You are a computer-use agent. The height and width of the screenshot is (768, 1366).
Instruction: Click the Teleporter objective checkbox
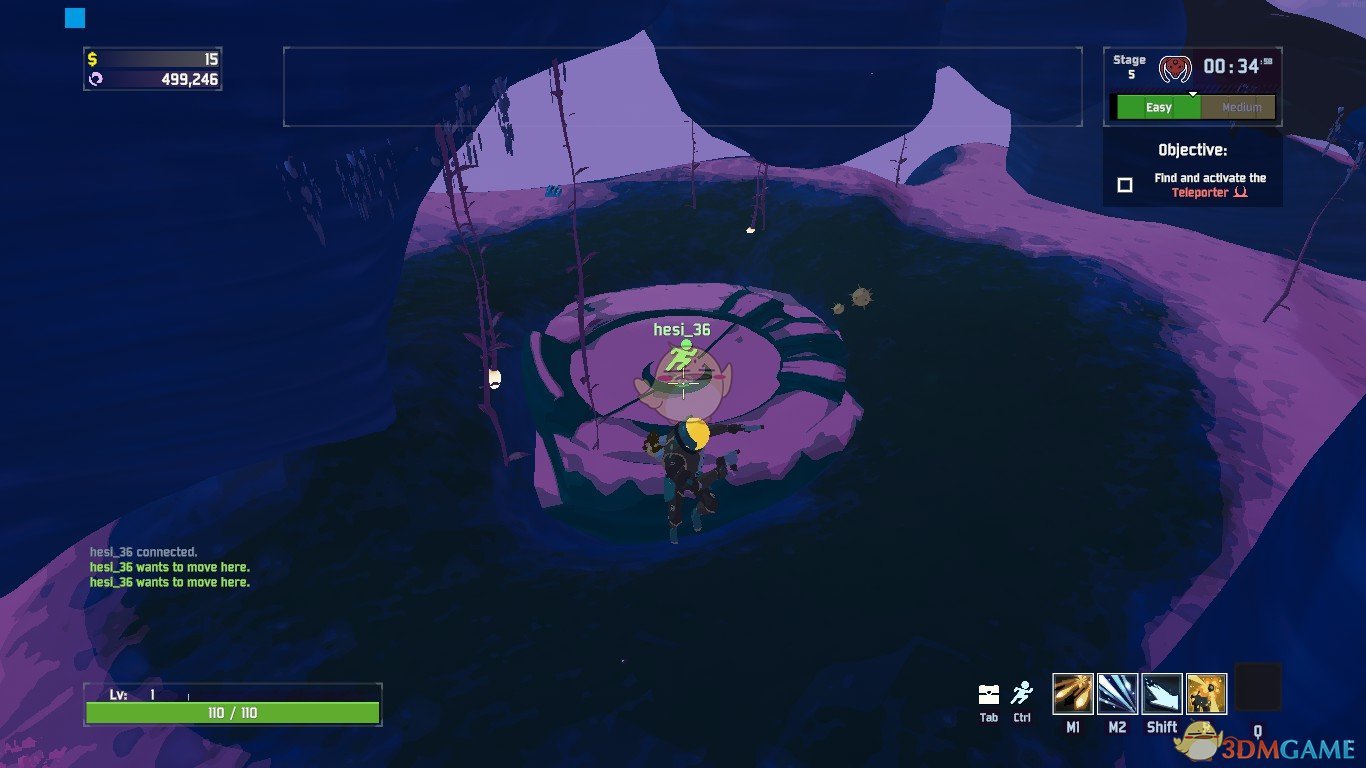(1125, 185)
